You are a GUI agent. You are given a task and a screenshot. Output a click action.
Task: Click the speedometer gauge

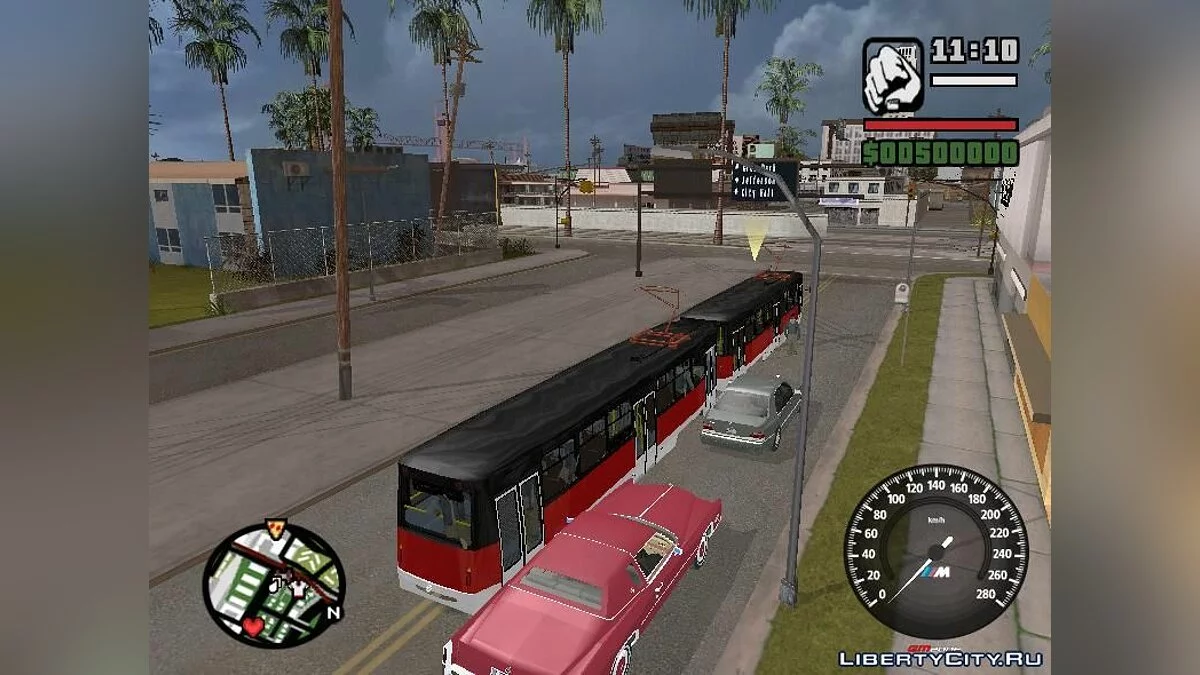pyautogui.click(x=935, y=550)
